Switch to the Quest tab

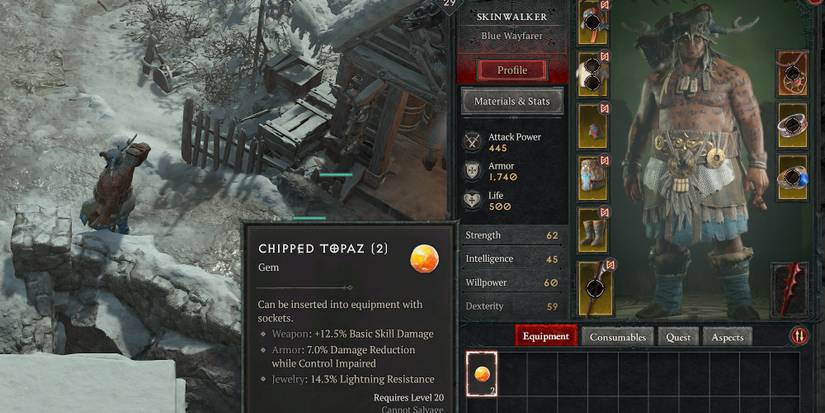(678, 337)
